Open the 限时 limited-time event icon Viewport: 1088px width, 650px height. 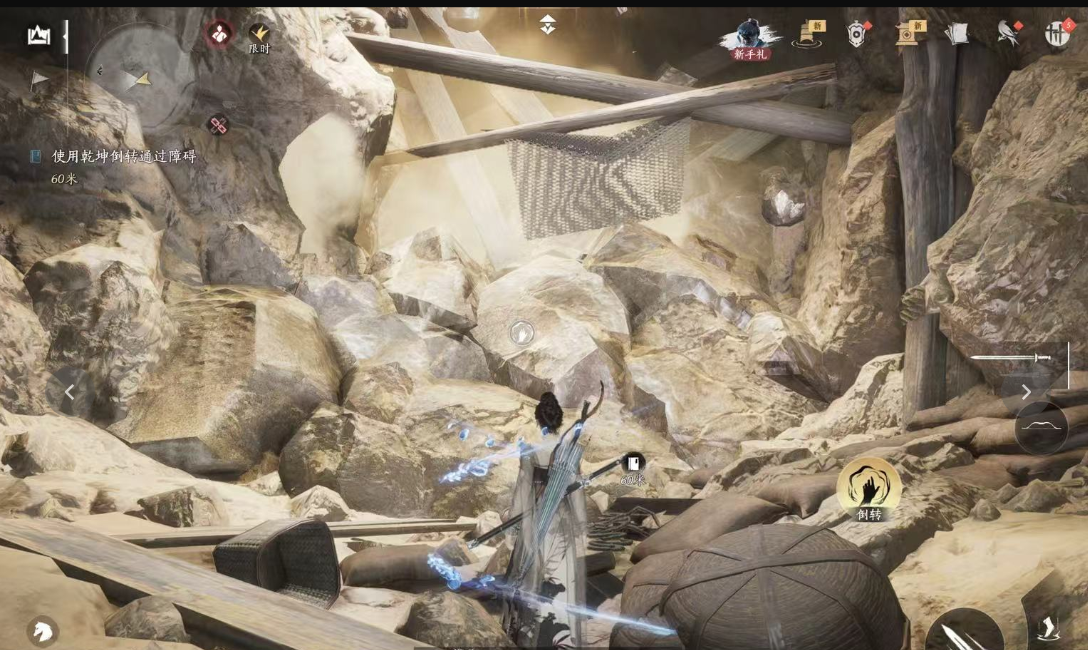coord(259,37)
